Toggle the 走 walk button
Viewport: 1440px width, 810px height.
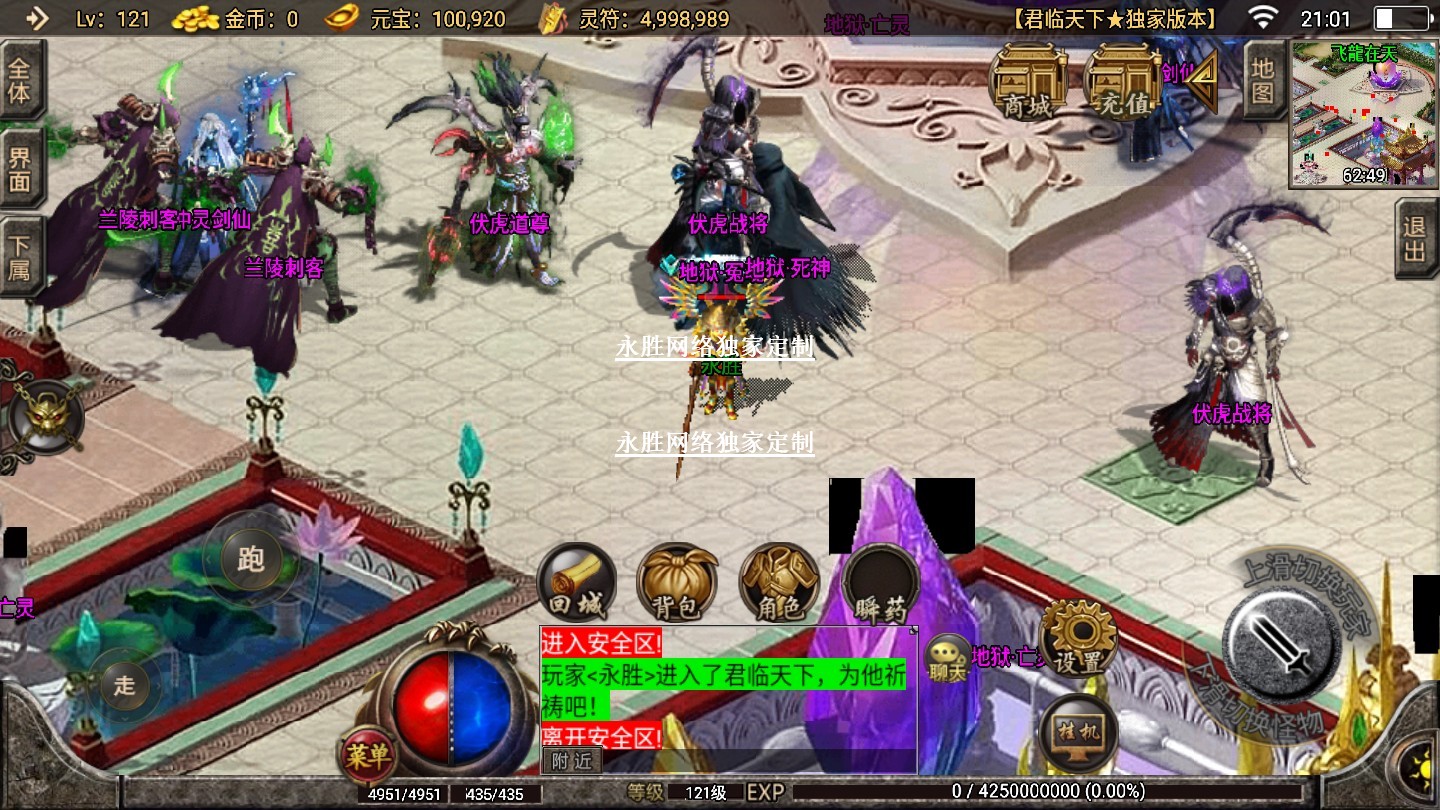124,686
